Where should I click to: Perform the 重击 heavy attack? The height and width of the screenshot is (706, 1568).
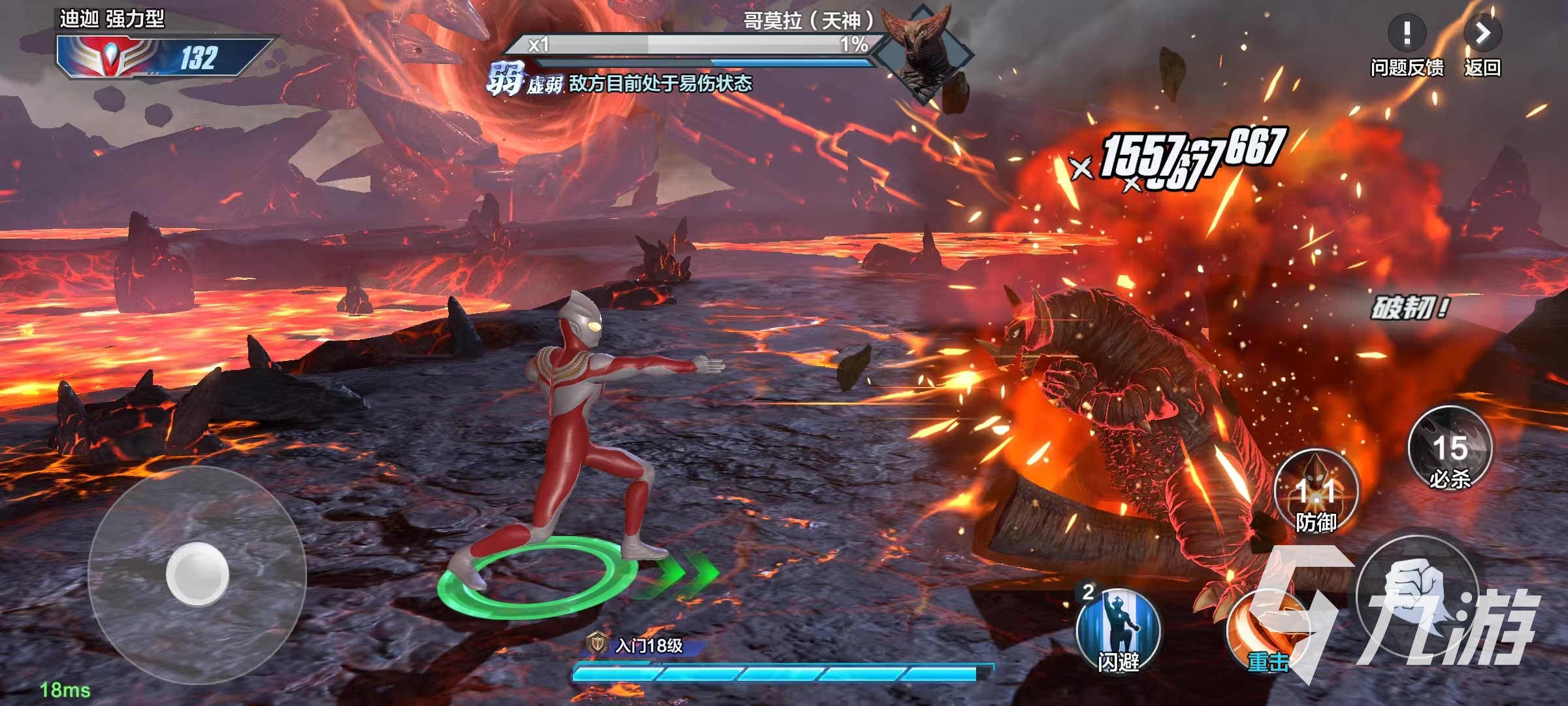[1264, 631]
